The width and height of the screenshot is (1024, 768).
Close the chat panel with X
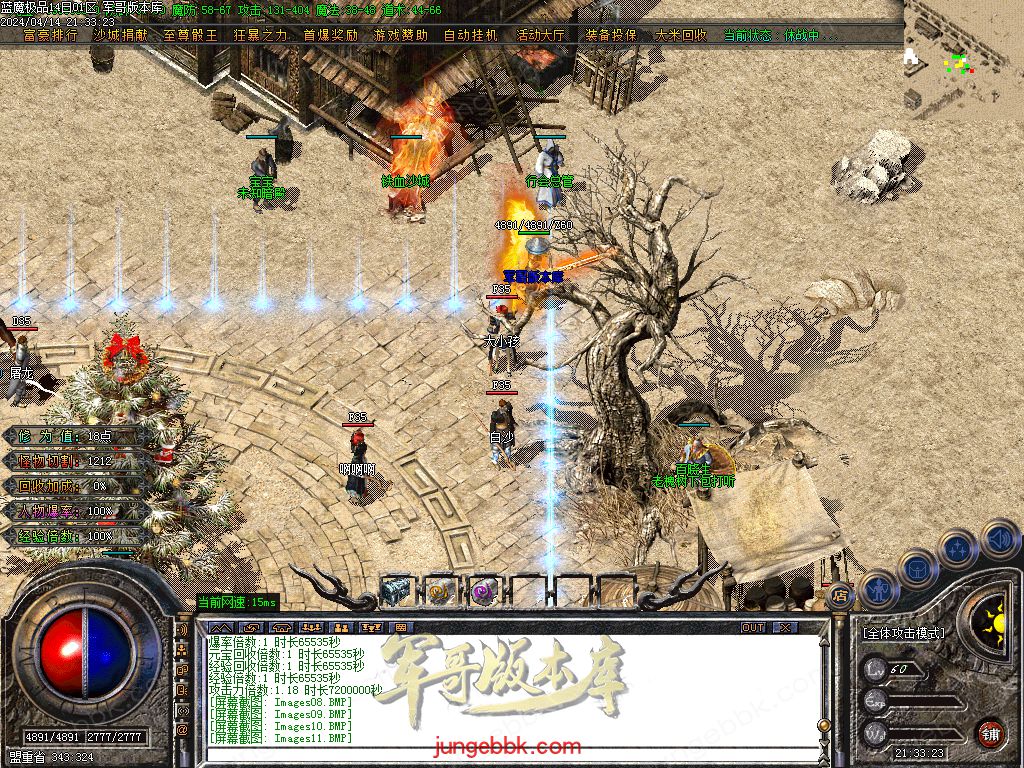(x=785, y=628)
